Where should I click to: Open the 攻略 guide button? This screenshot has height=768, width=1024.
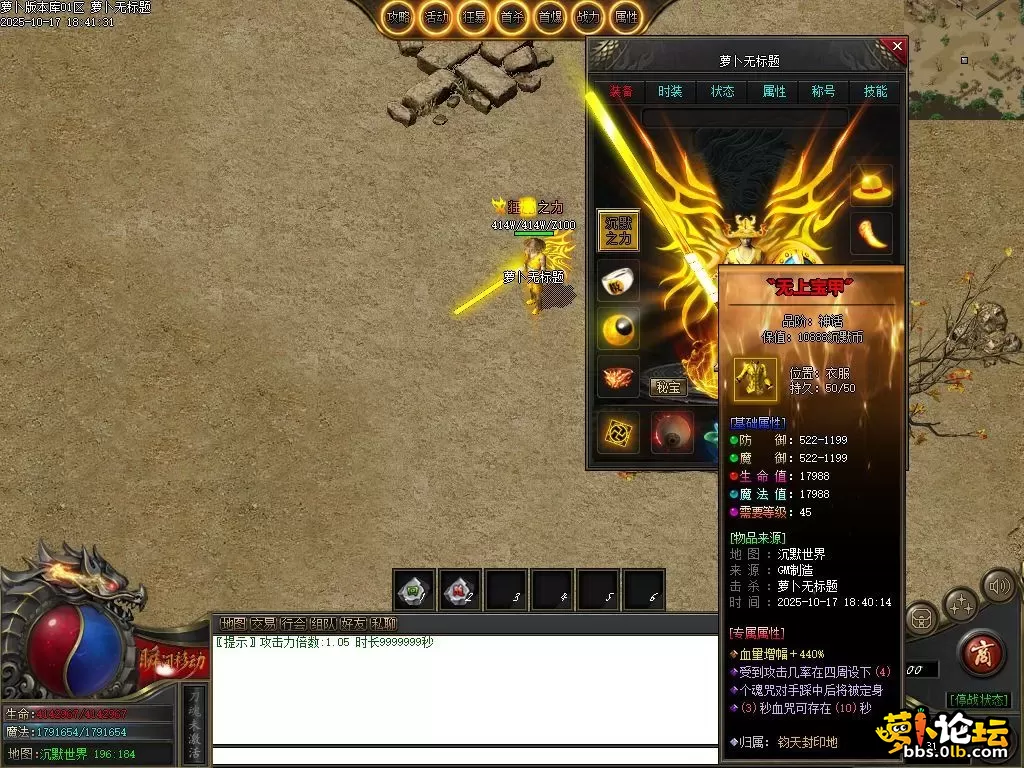(x=399, y=17)
